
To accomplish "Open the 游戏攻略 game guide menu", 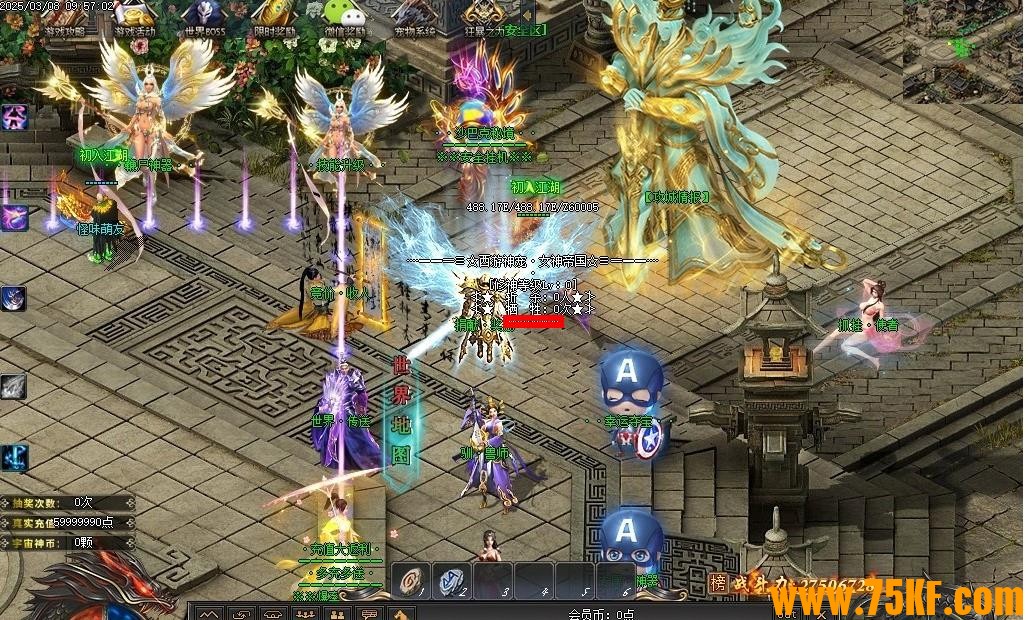I will [63, 16].
